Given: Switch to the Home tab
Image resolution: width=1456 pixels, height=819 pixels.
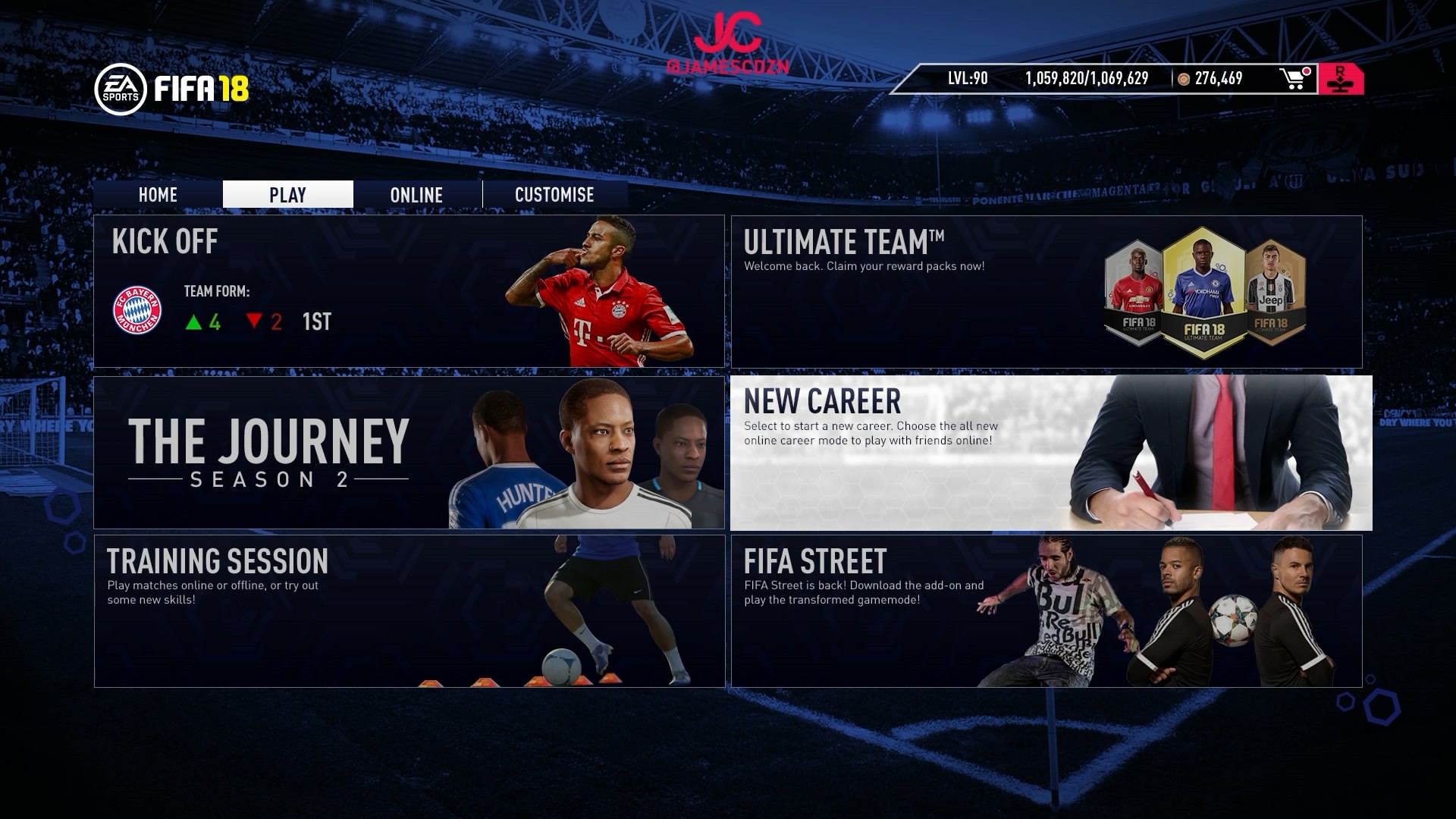Looking at the screenshot, I should click(158, 195).
